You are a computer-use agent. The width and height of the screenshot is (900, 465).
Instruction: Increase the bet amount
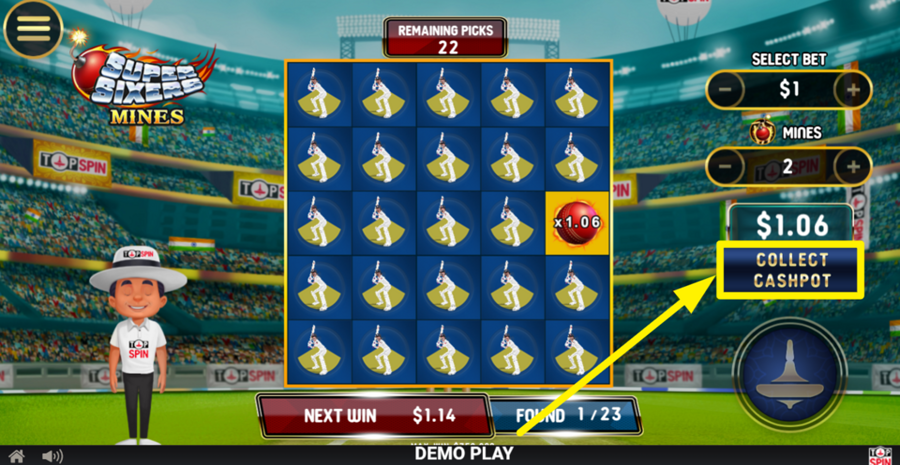pyautogui.click(x=853, y=90)
